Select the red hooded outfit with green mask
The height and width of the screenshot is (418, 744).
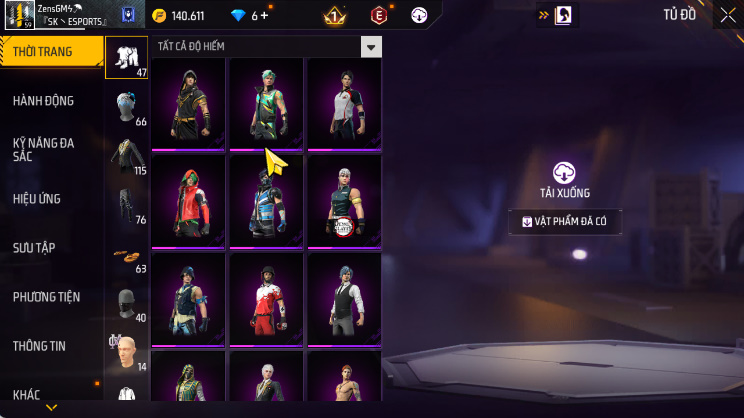189,200
